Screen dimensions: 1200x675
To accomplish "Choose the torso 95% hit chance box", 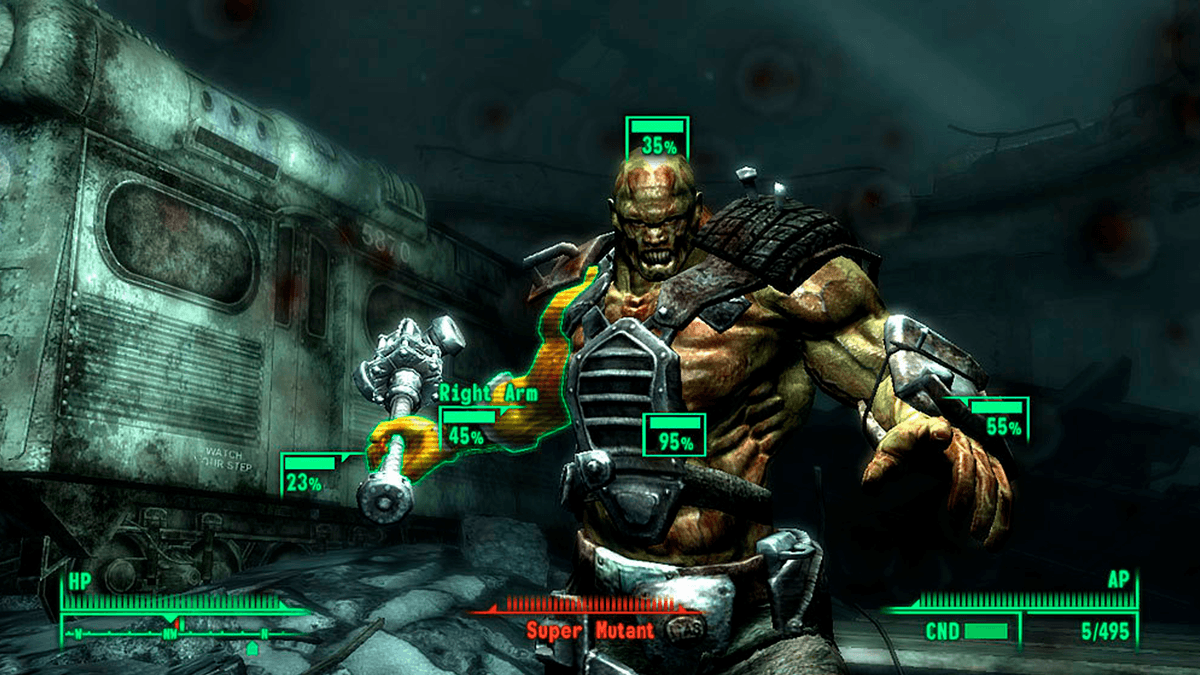I will pos(675,433).
